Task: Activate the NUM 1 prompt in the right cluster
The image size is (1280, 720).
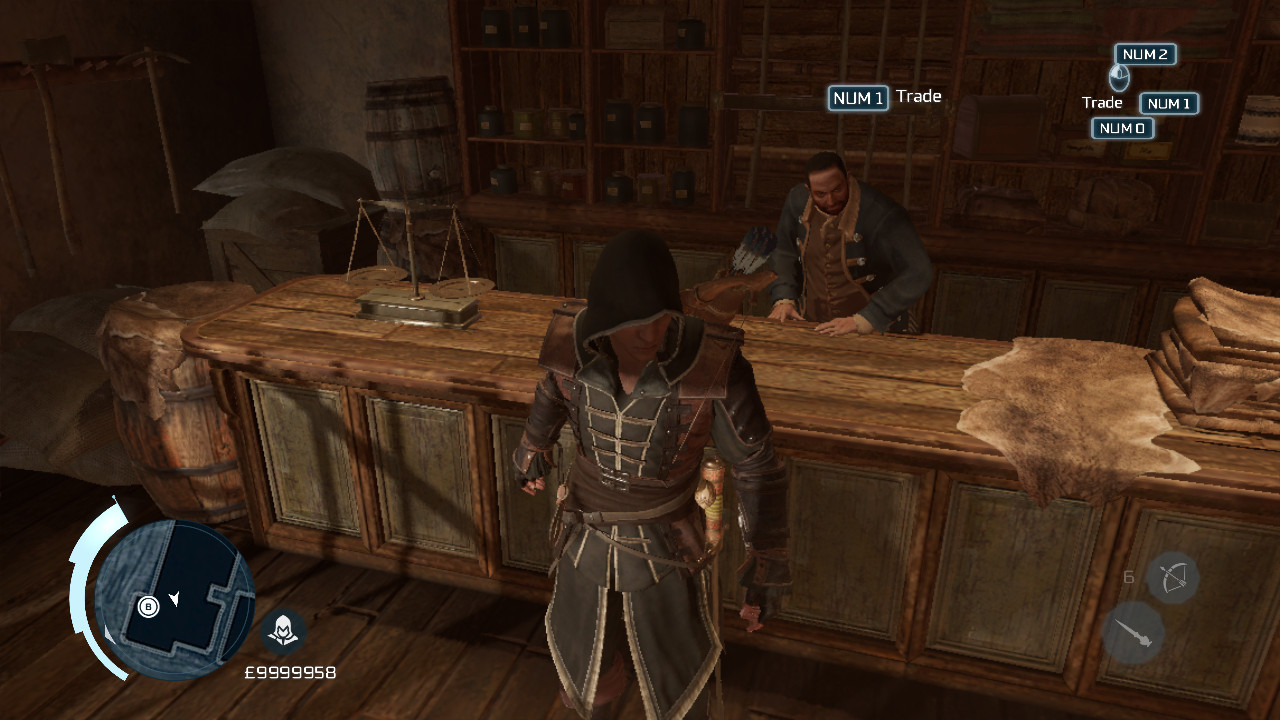Action: tap(1169, 103)
